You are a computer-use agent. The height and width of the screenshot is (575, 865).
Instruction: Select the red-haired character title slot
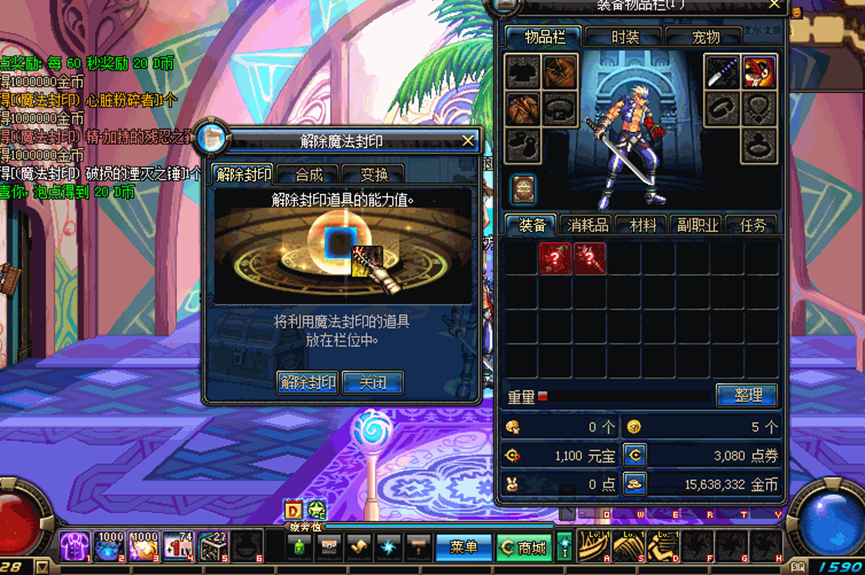[x=757, y=71]
